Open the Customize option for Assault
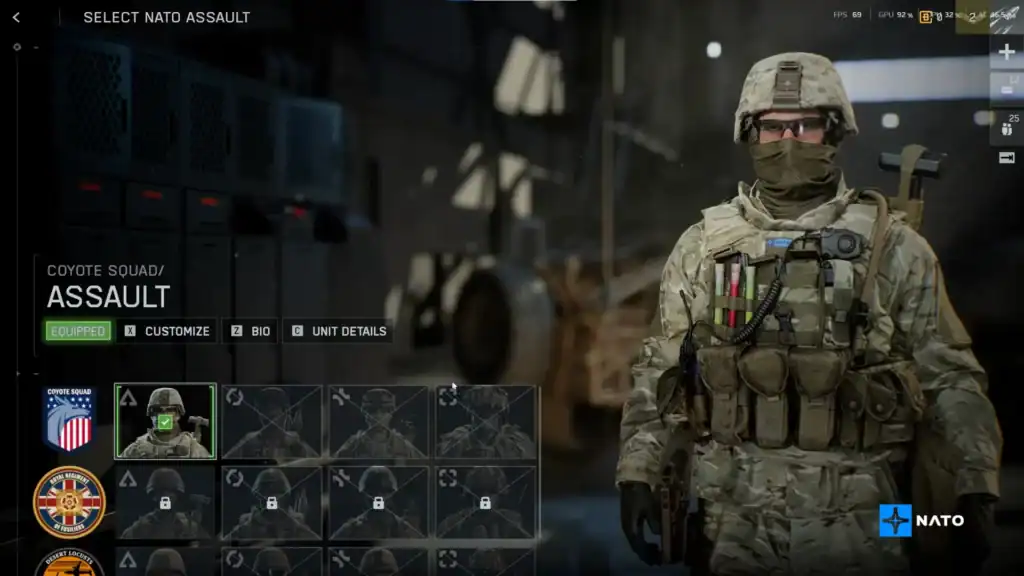This screenshot has height=576, width=1024. [167, 331]
